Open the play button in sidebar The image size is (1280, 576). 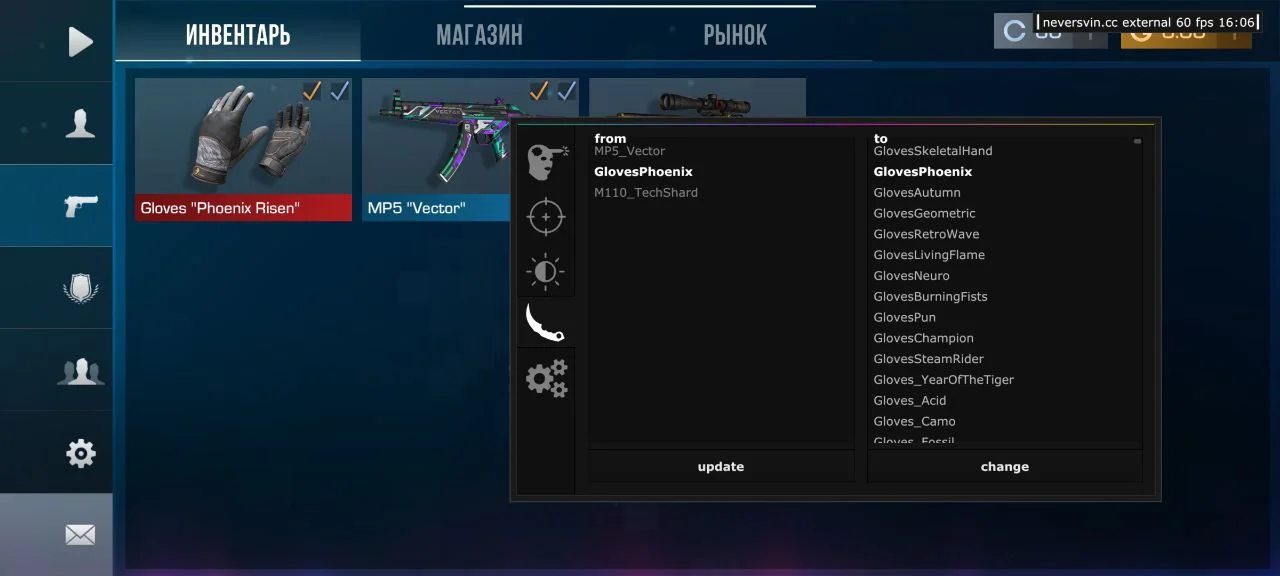tap(80, 41)
